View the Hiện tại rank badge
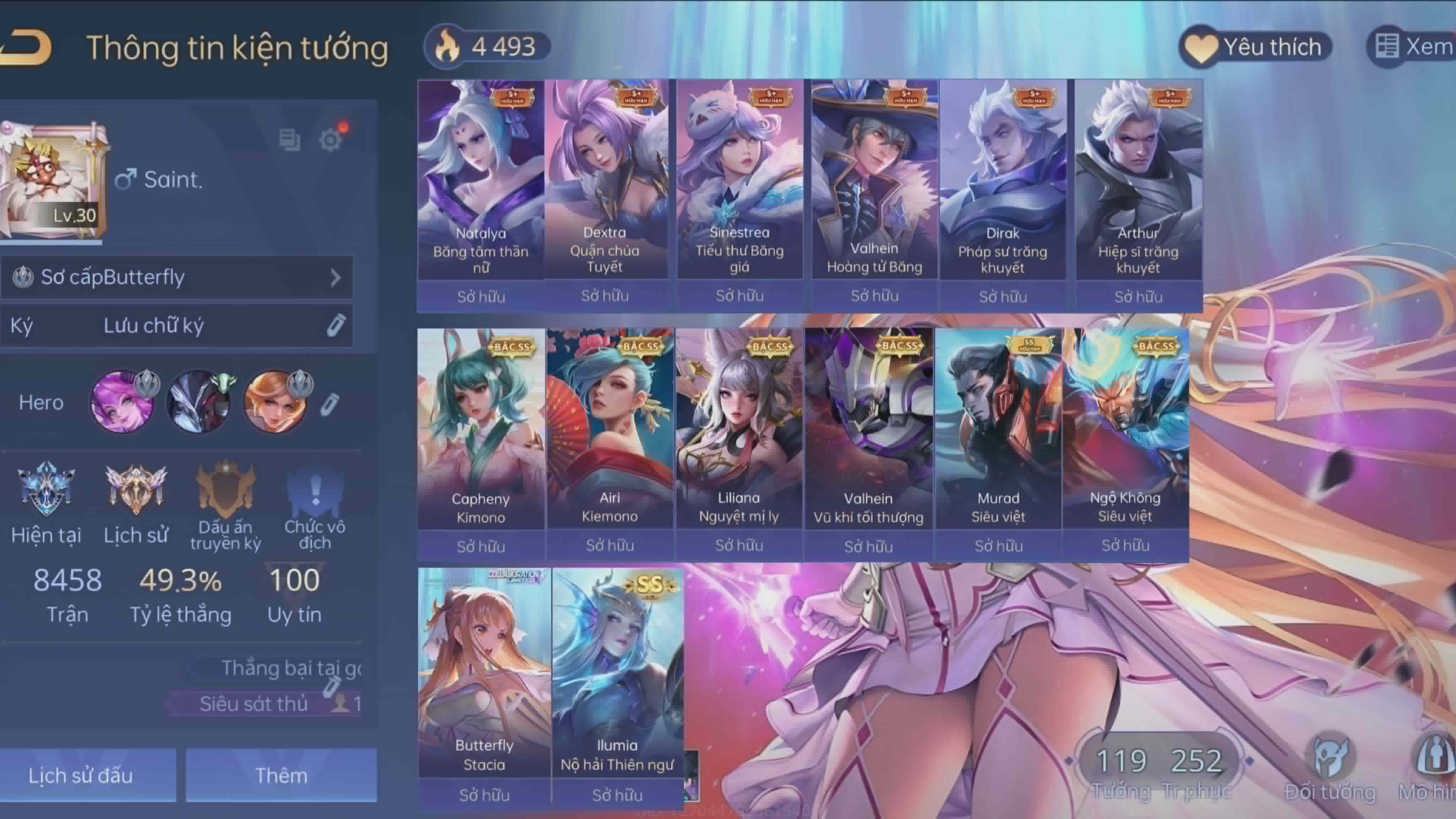The width and height of the screenshot is (1456, 819). [x=46, y=489]
